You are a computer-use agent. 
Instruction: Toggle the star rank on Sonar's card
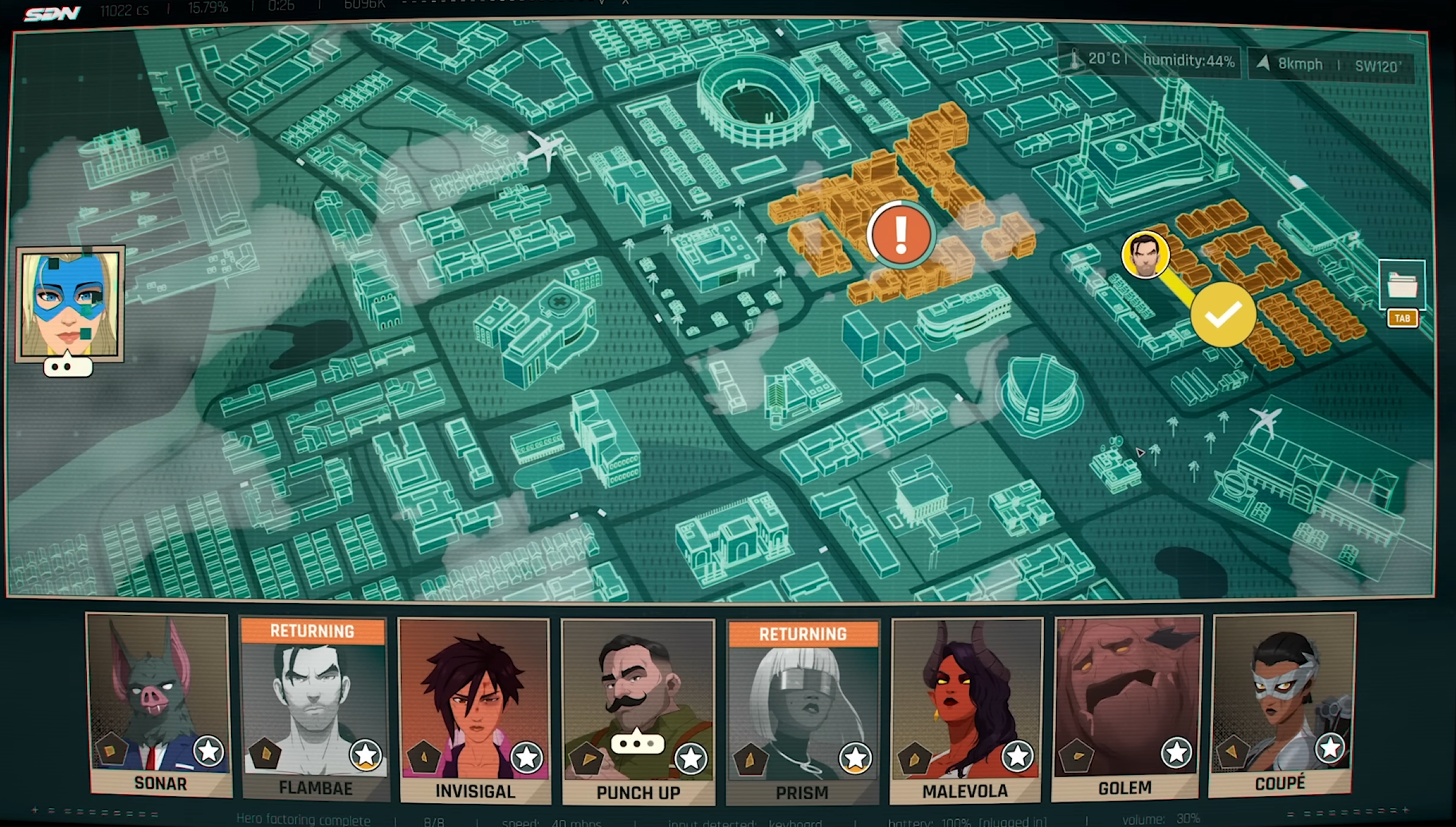pyautogui.click(x=209, y=750)
